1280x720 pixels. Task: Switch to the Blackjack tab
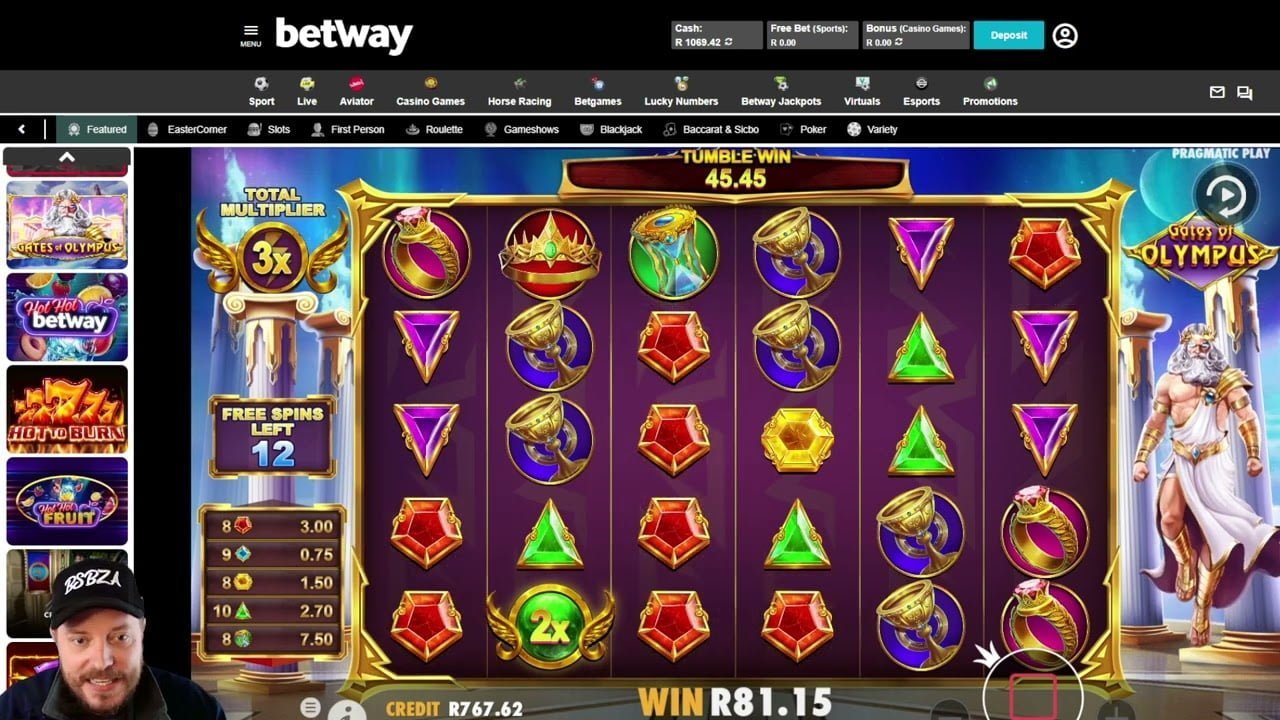pos(613,129)
